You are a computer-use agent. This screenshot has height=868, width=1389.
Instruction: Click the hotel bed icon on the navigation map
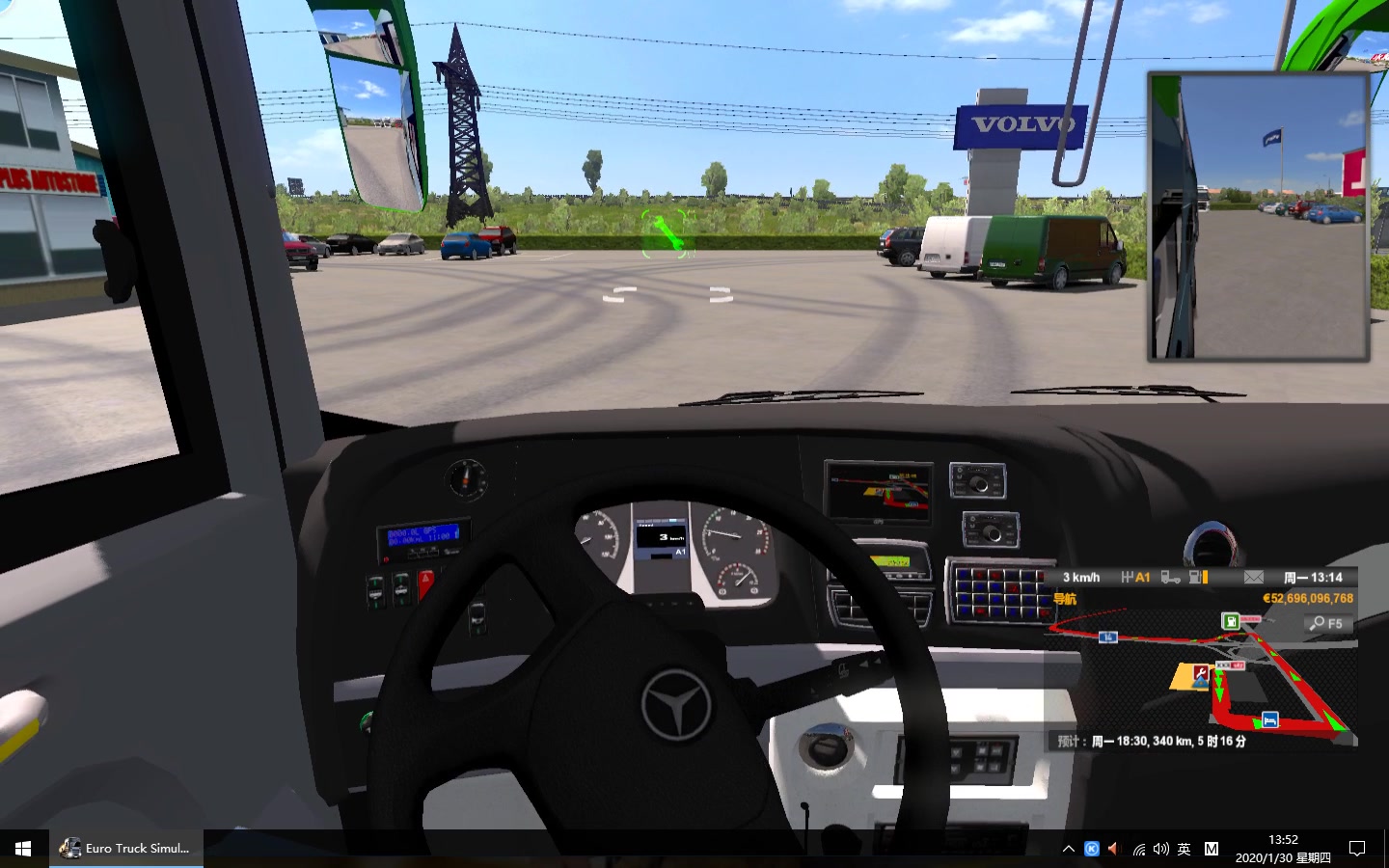click(x=1268, y=719)
